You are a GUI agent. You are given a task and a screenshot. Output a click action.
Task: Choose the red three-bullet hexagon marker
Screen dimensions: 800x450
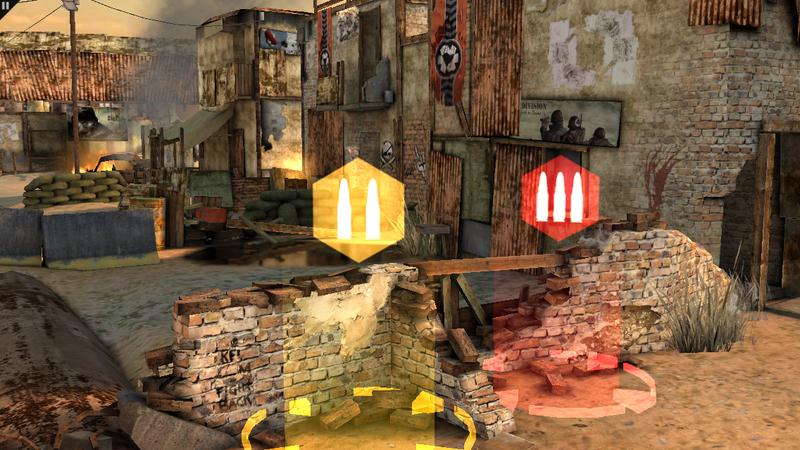559,197
